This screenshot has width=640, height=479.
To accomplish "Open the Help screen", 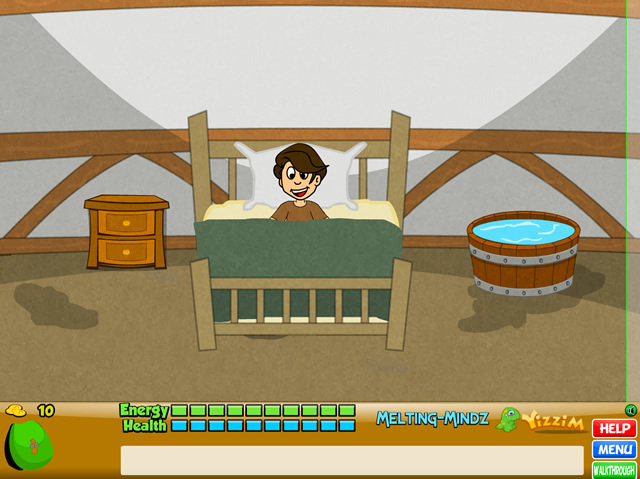I will pyautogui.click(x=614, y=428).
